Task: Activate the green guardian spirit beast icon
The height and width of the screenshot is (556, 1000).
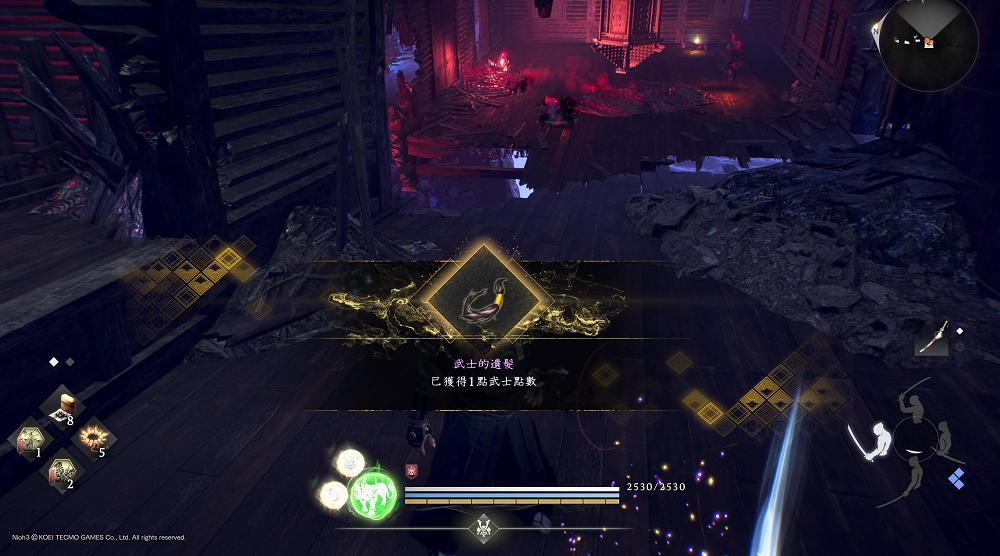Action: [372, 491]
